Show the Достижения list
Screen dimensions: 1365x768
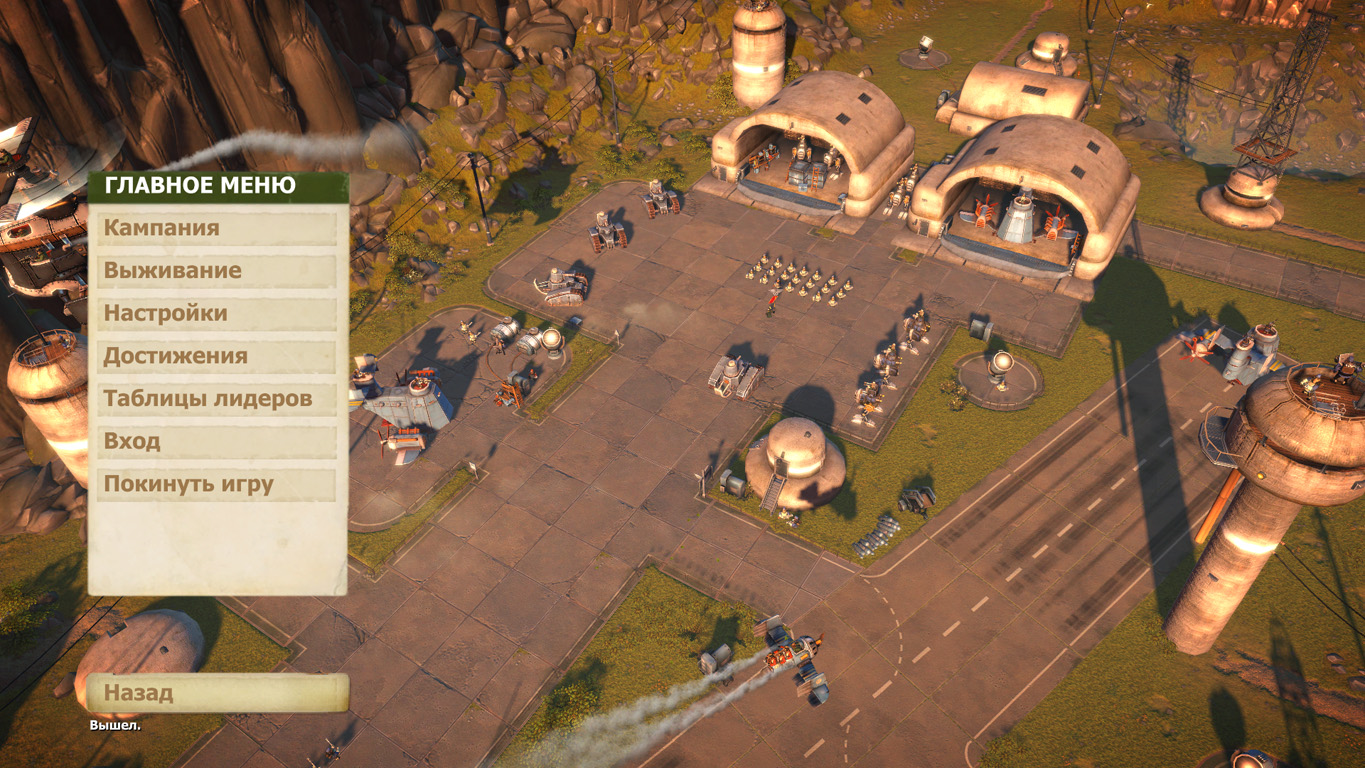[217, 357]
